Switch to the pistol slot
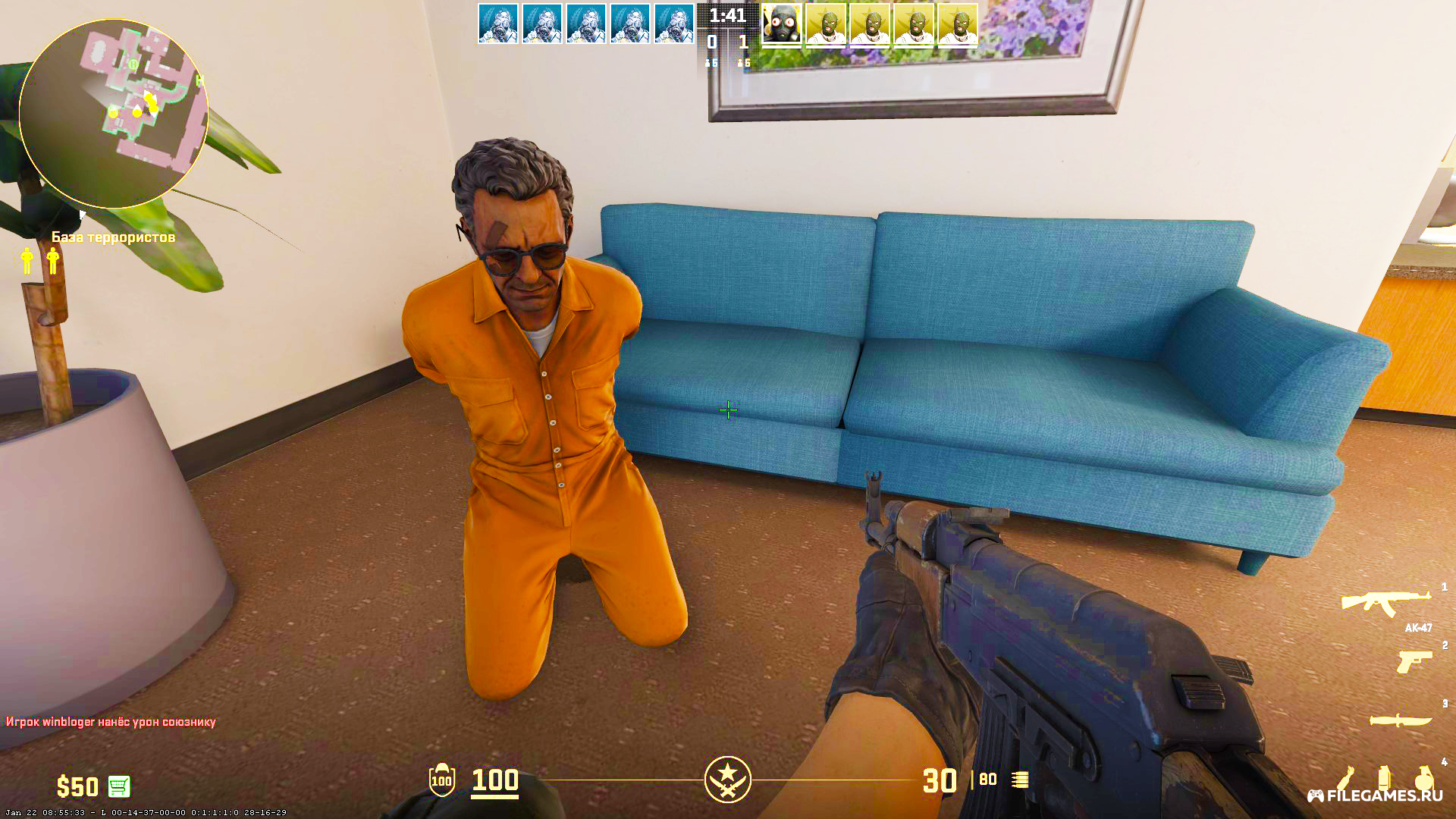 tap(1414, 661)
